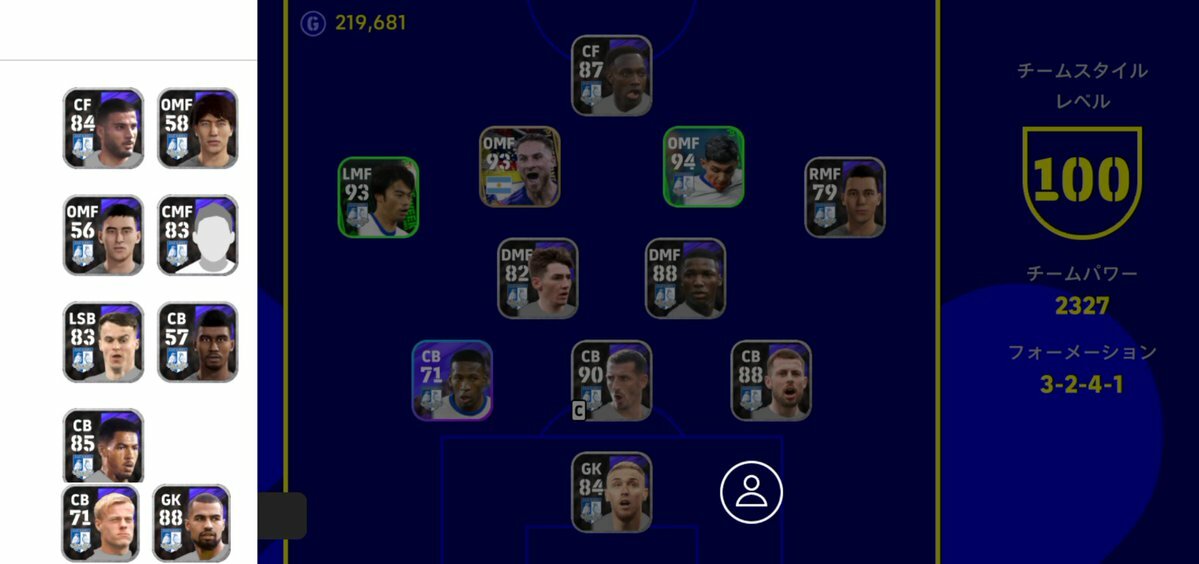Open the round player profile icon button
The image size is (1199, 564).
[751, 492]
